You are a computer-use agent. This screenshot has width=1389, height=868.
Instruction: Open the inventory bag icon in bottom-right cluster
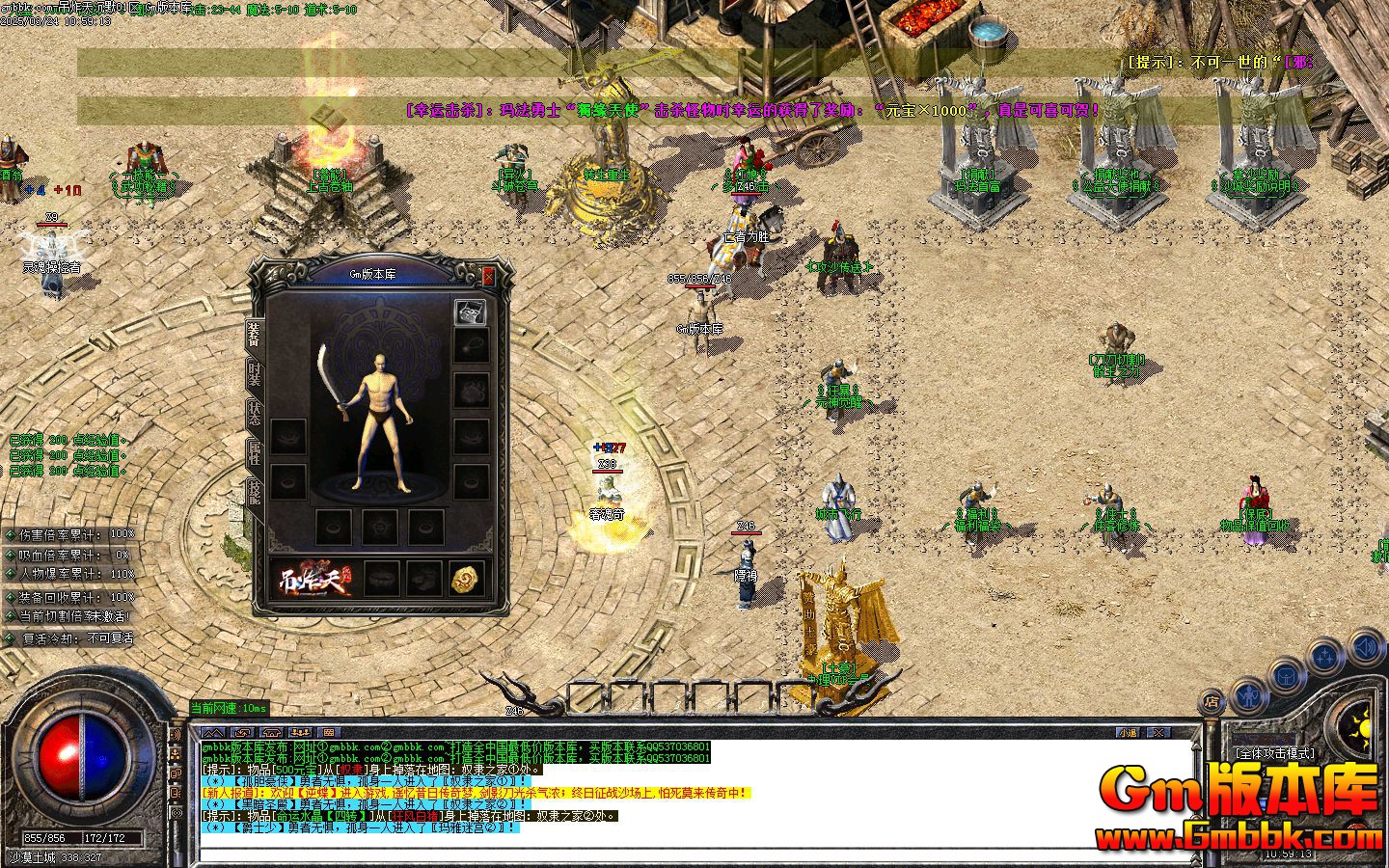(x=1285, y=677)
